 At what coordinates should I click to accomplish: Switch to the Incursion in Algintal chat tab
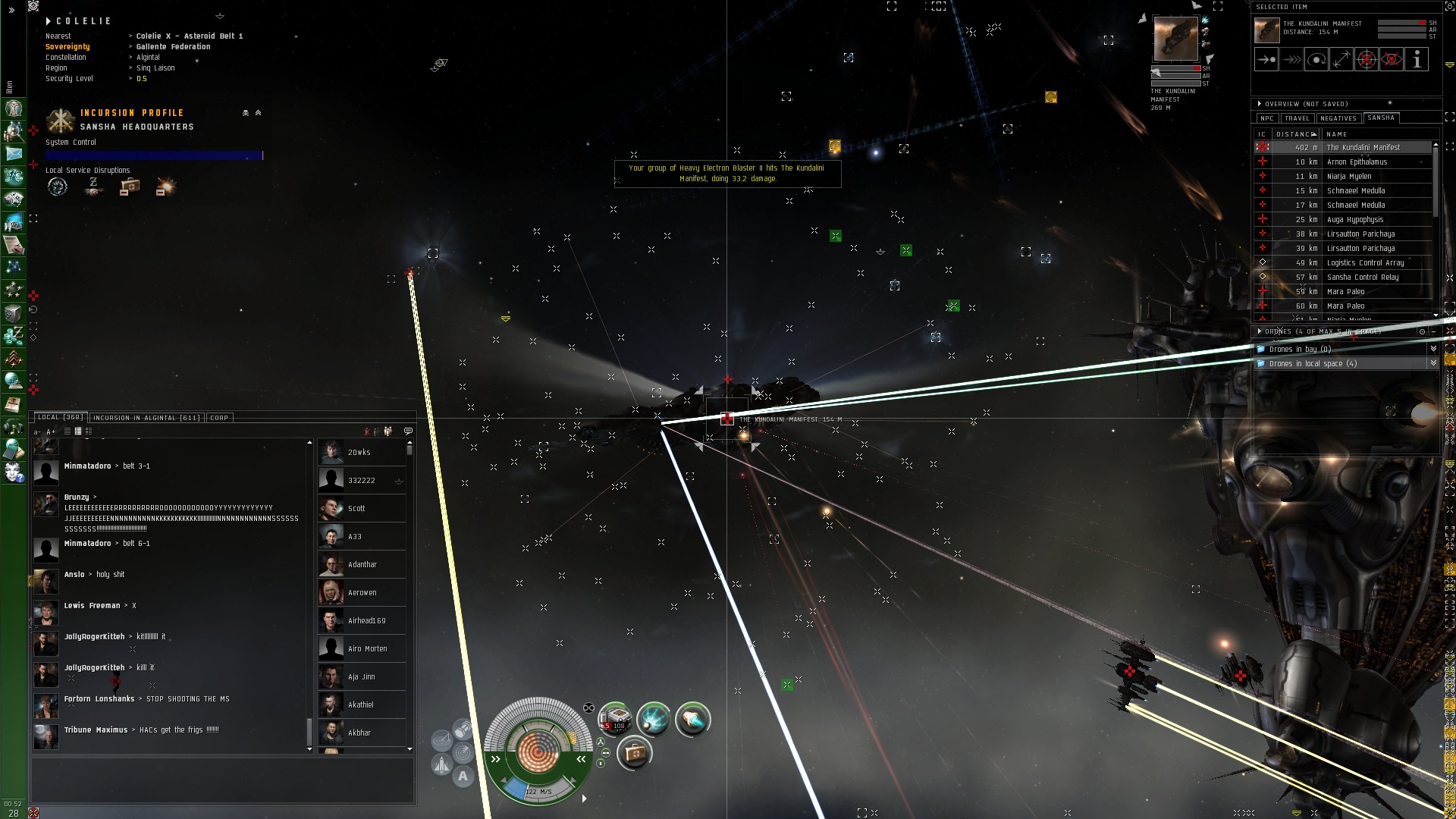[x=146, y=418]
